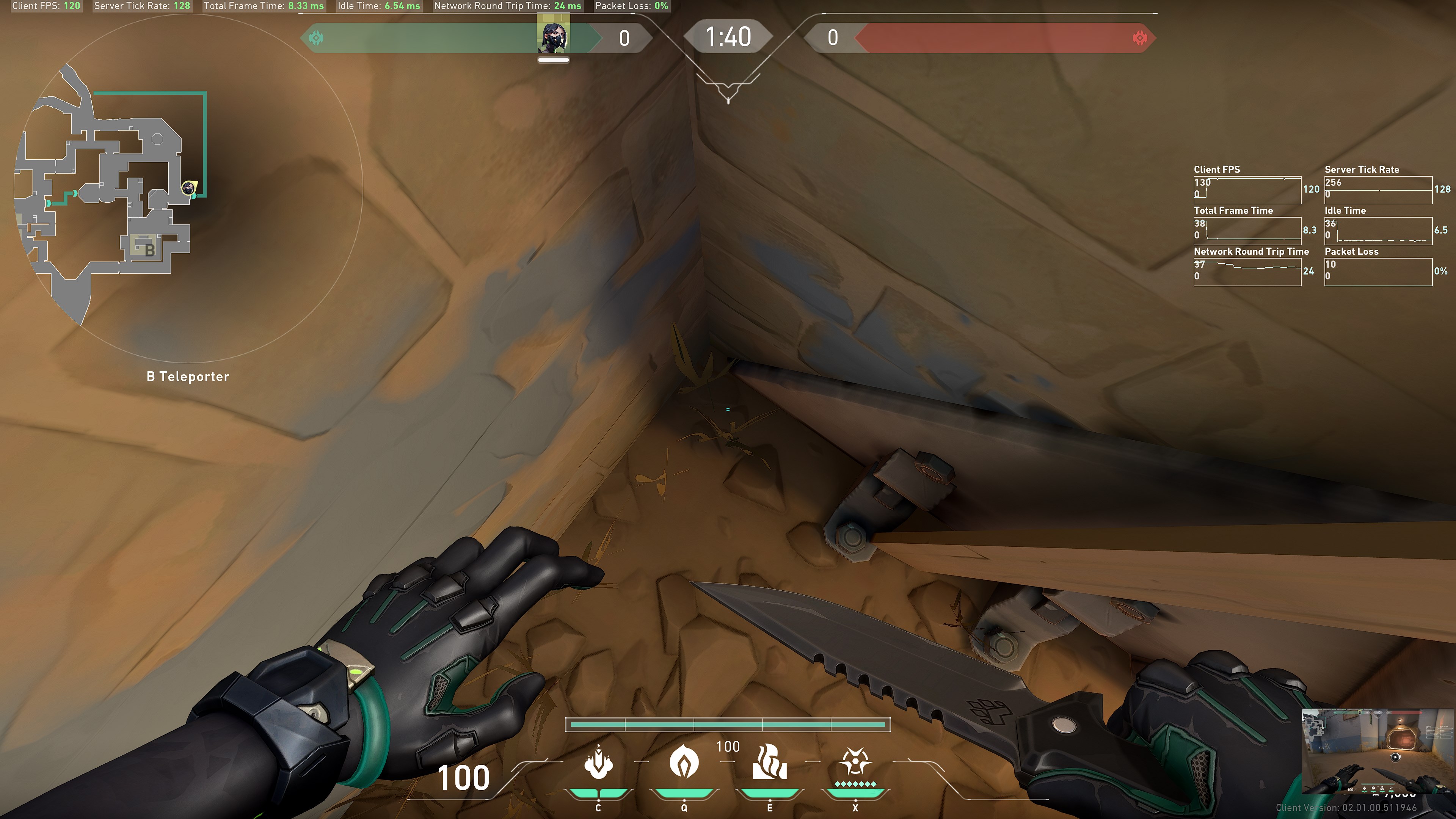Select the player marker on the minimap
The image size is (1456, 819).
click(188, 187)
